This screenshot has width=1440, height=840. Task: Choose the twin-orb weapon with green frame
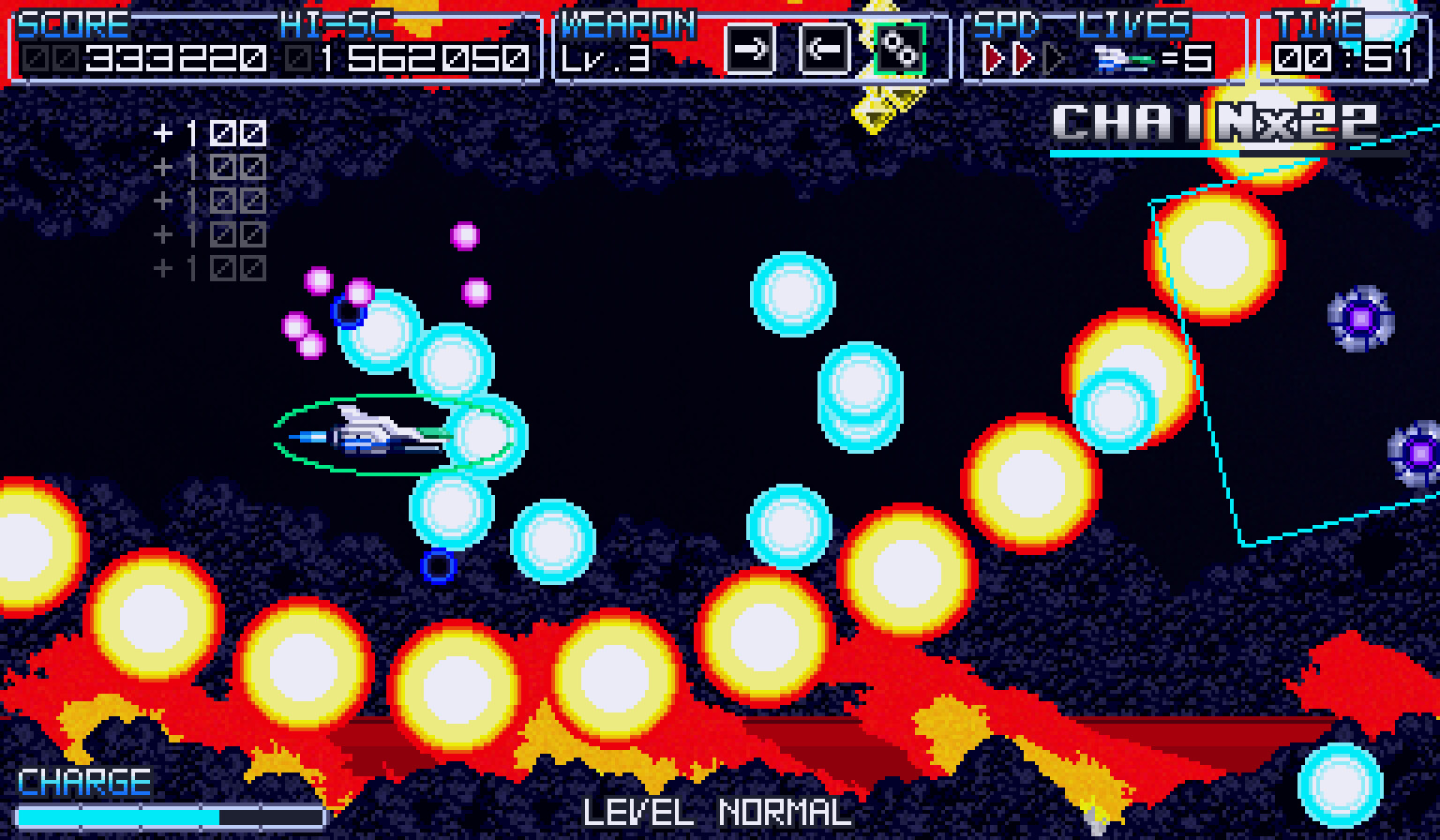[899, 50]
